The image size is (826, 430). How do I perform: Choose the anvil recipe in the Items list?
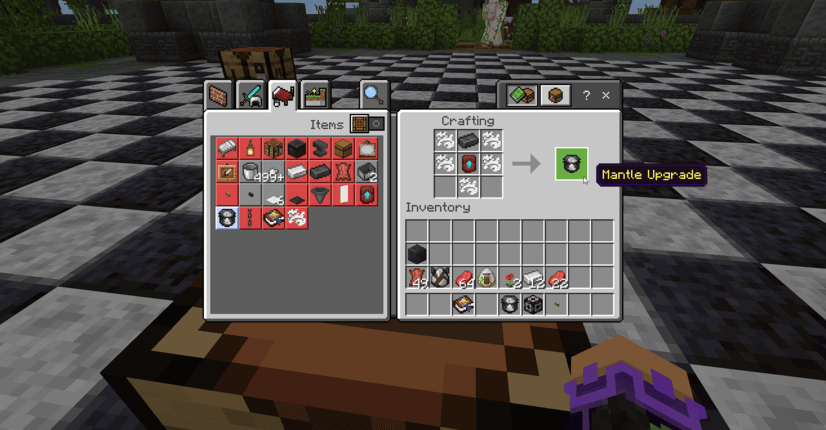pos(320,149)
